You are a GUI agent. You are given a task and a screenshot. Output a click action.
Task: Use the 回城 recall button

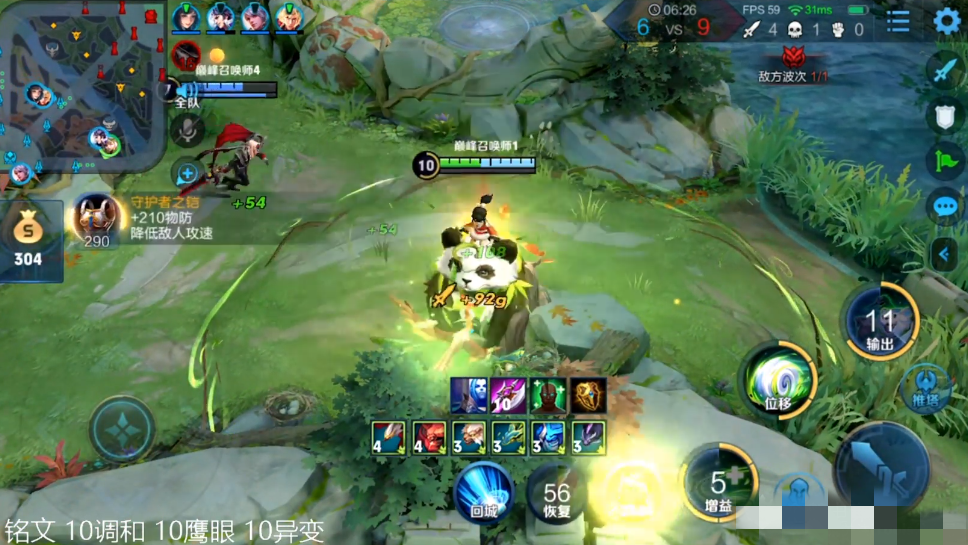click(x=484, y=492)
